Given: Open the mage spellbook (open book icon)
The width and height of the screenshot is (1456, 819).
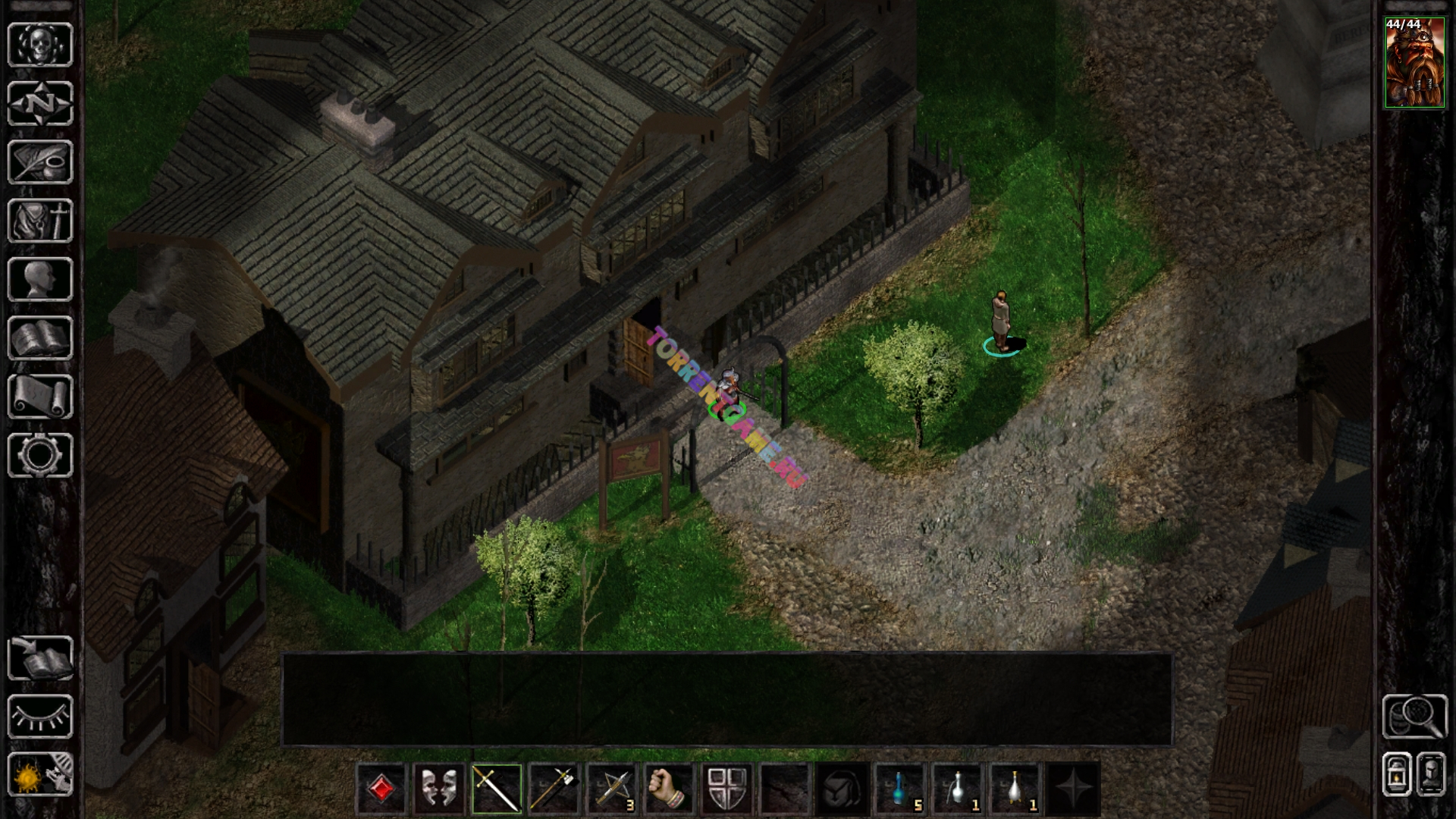Looking at the screenshot, I should [40, 338].
